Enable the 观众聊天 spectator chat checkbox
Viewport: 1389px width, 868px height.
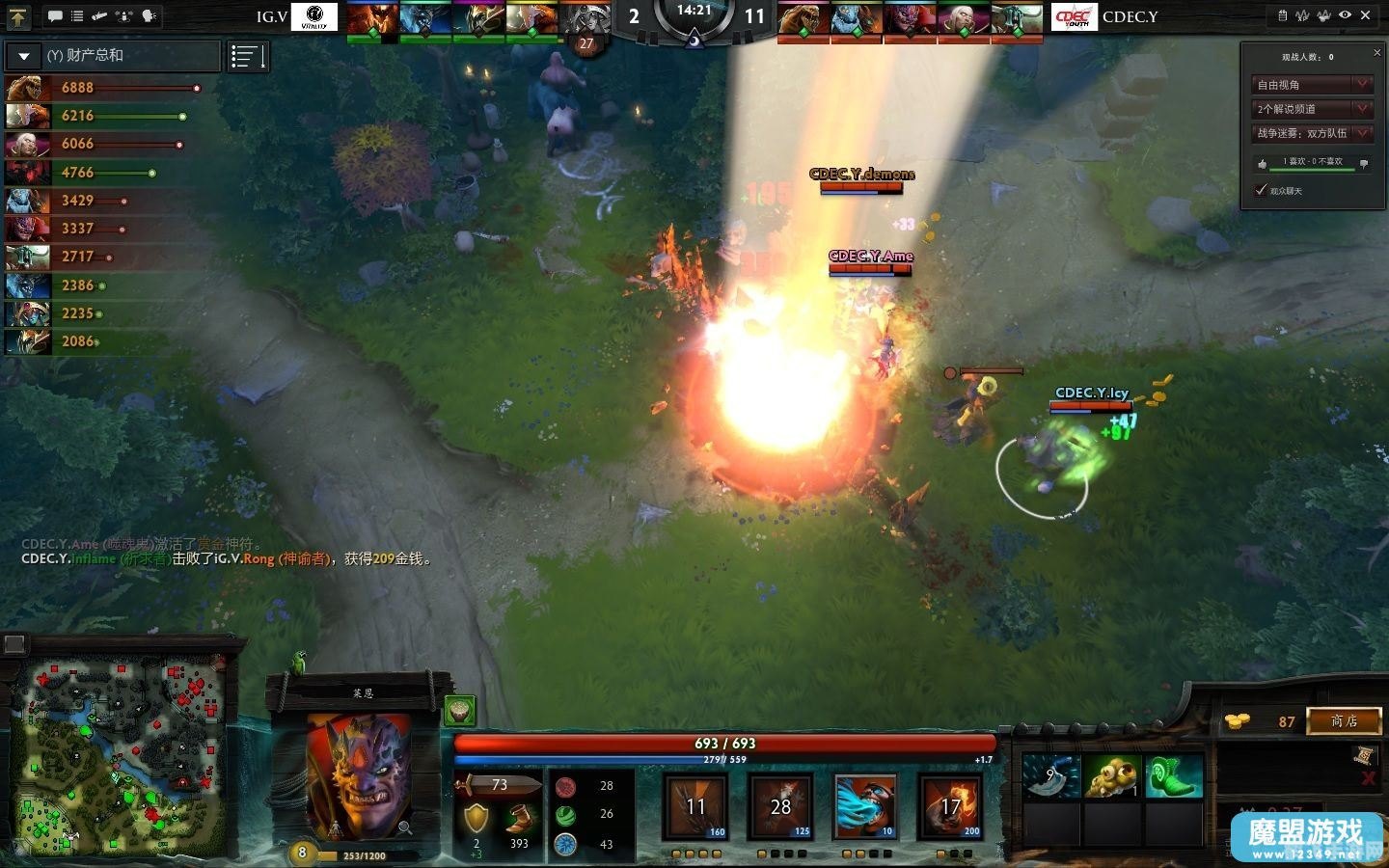1261,190
